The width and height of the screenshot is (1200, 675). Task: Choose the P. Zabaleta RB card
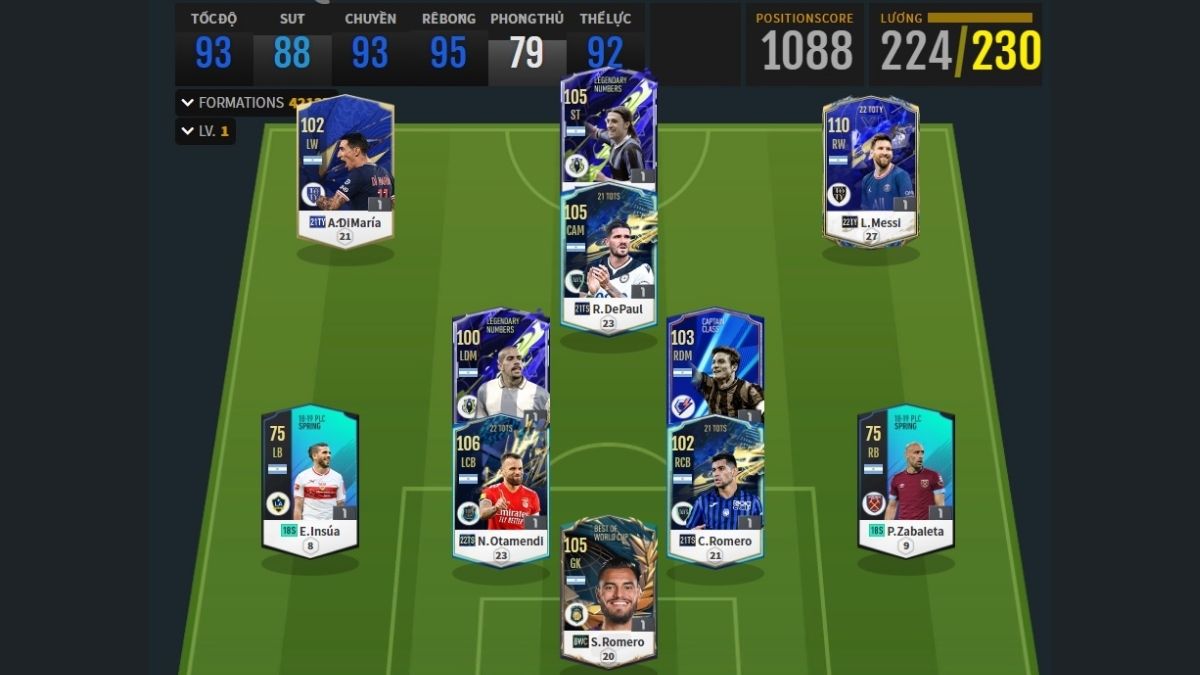point(906,480)
